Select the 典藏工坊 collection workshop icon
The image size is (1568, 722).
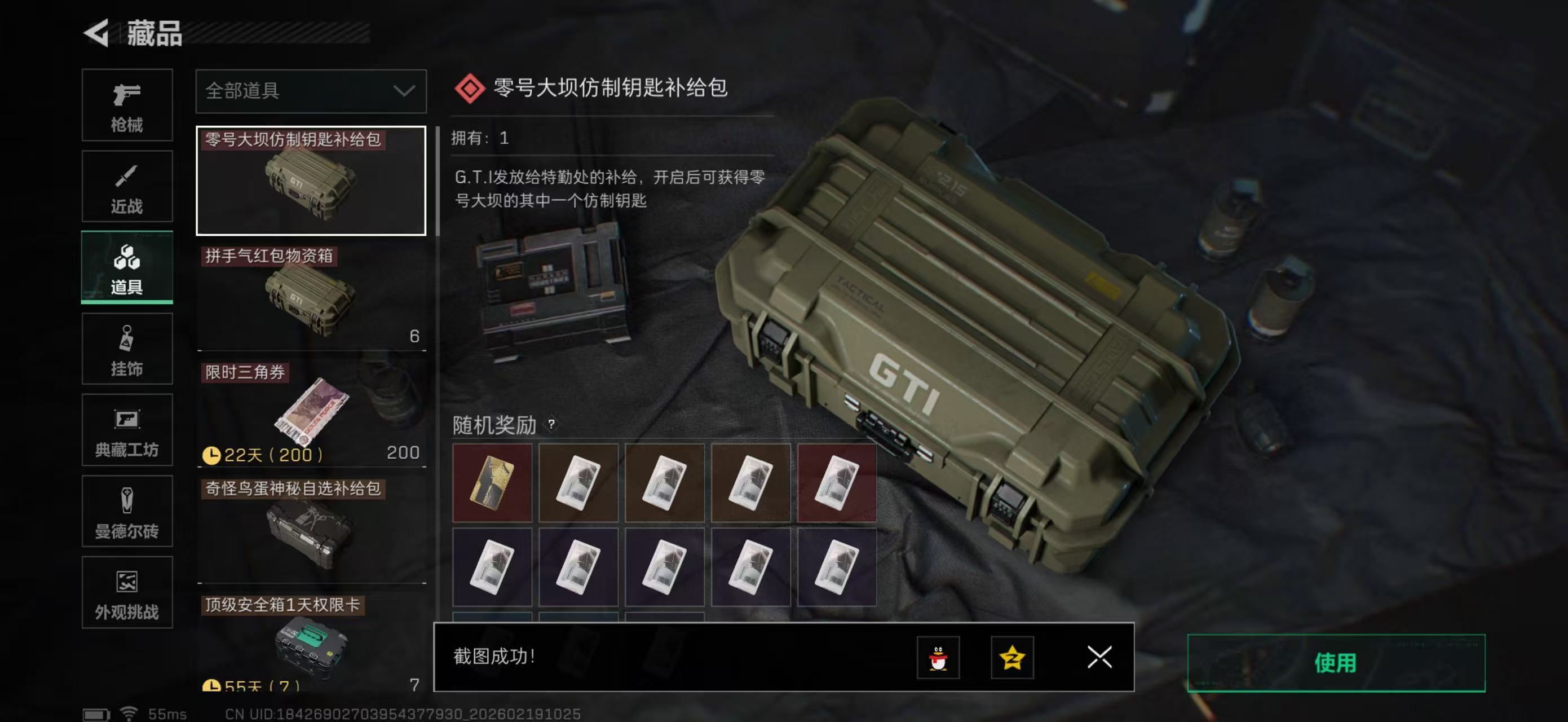coord(127,430)
